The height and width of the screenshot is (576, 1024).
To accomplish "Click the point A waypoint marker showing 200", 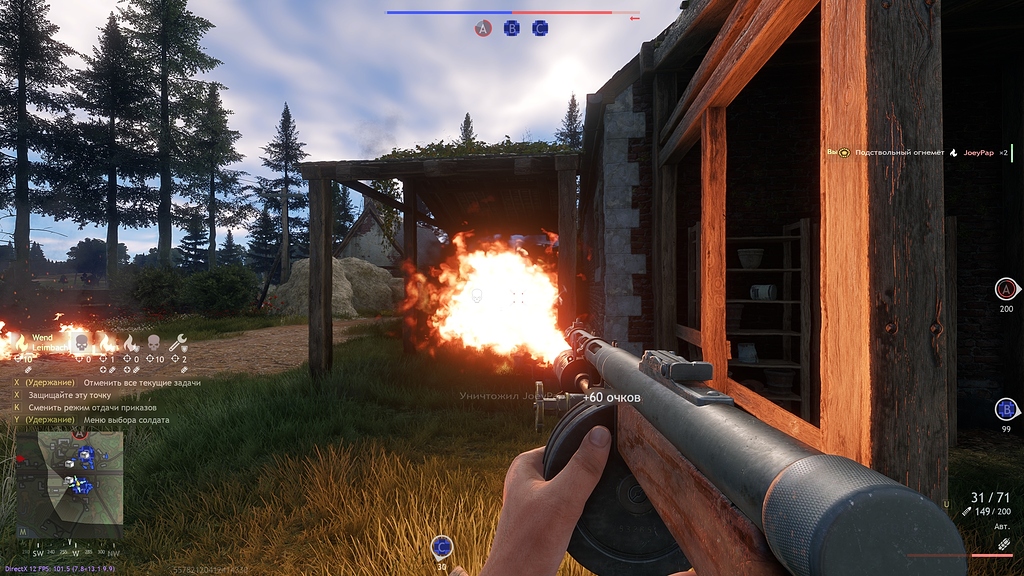I will click(1006, 290).
